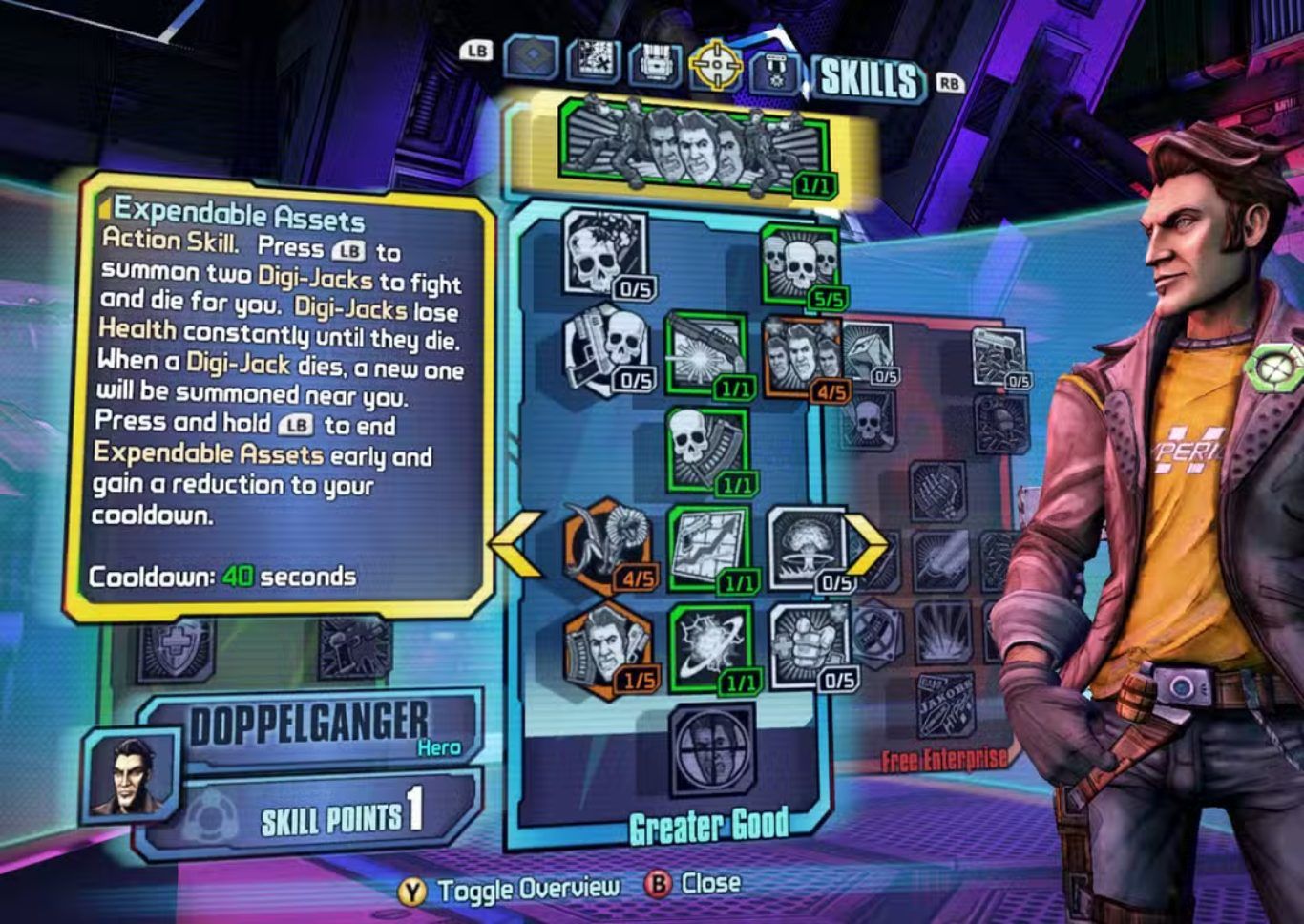
Task: Click the yellow left arrow to previous tree
Action: point(516,543)
